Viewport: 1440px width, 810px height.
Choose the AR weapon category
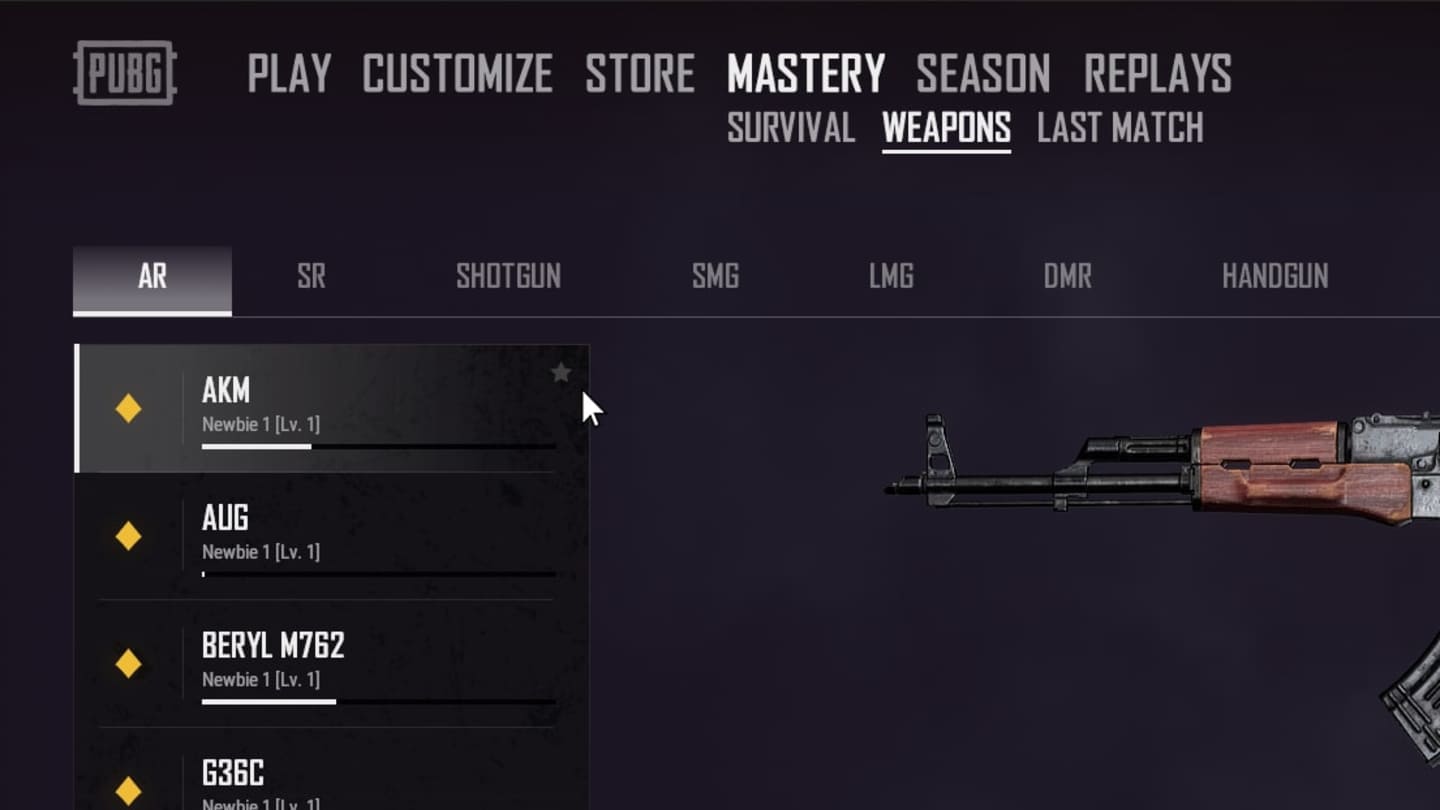click(x=152, y=277)
